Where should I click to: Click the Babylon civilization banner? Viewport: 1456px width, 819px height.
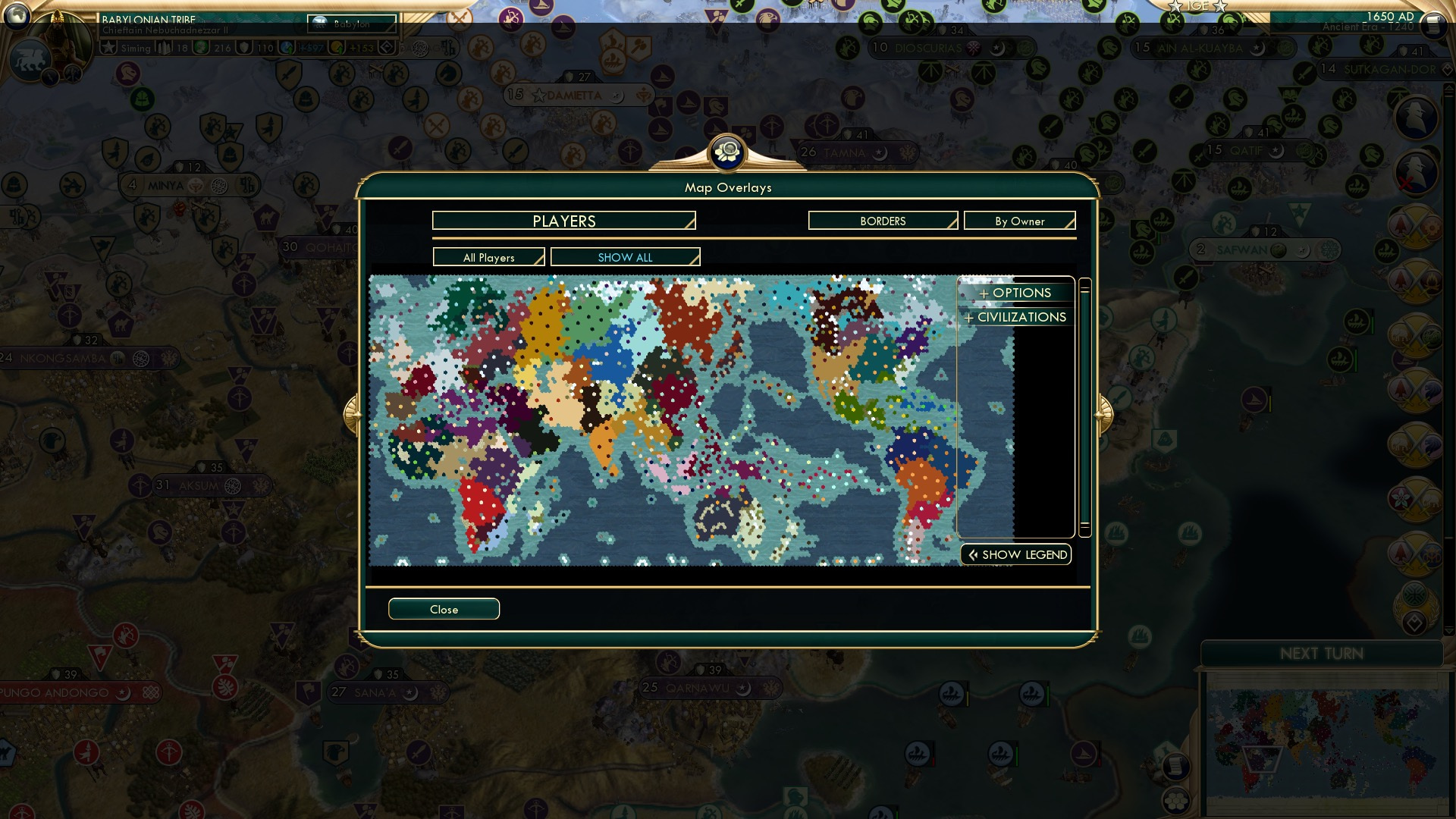pos(350,24)
